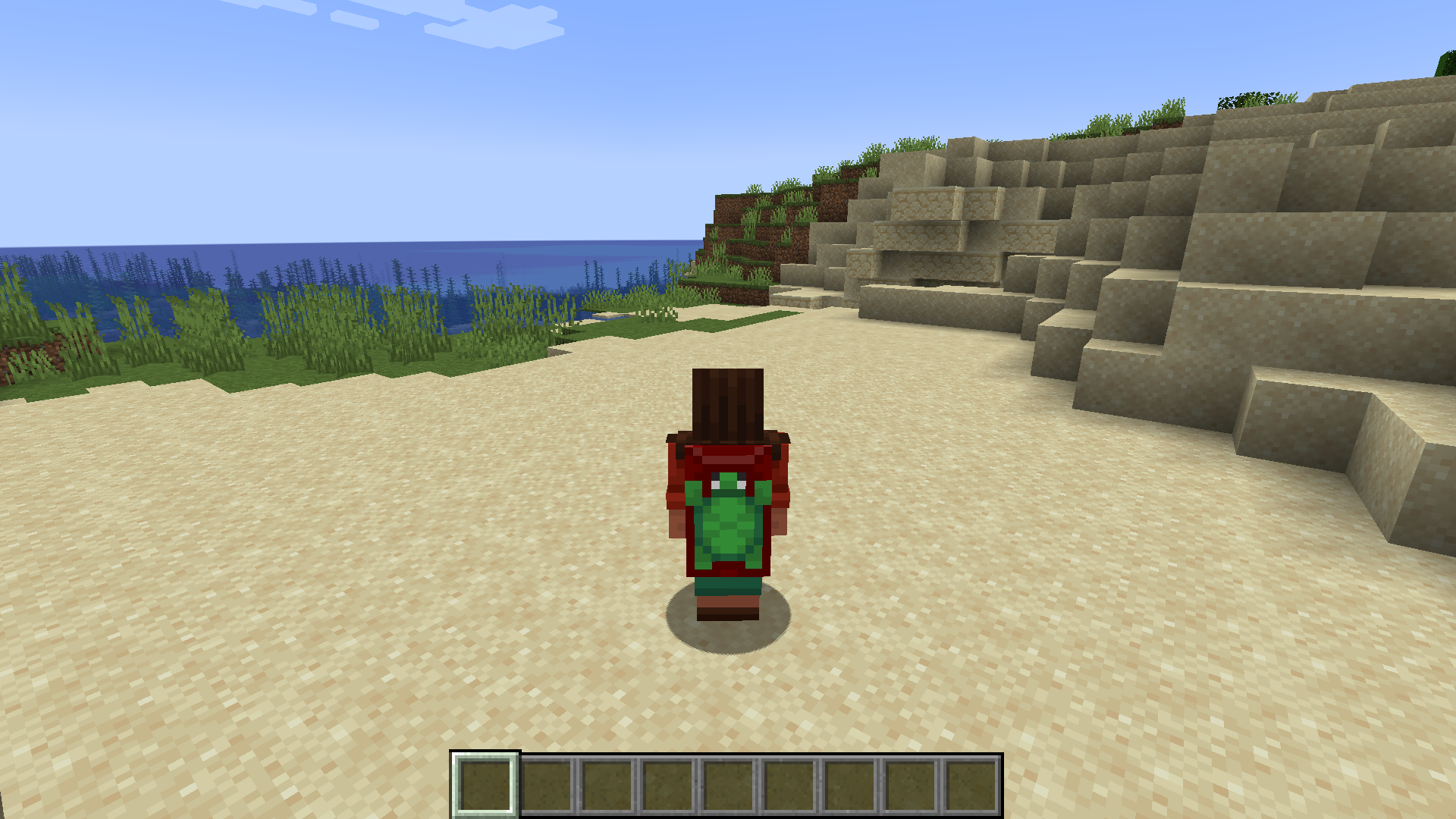
Task: Select the seventh hotbar slot
Action: [849, 785]
